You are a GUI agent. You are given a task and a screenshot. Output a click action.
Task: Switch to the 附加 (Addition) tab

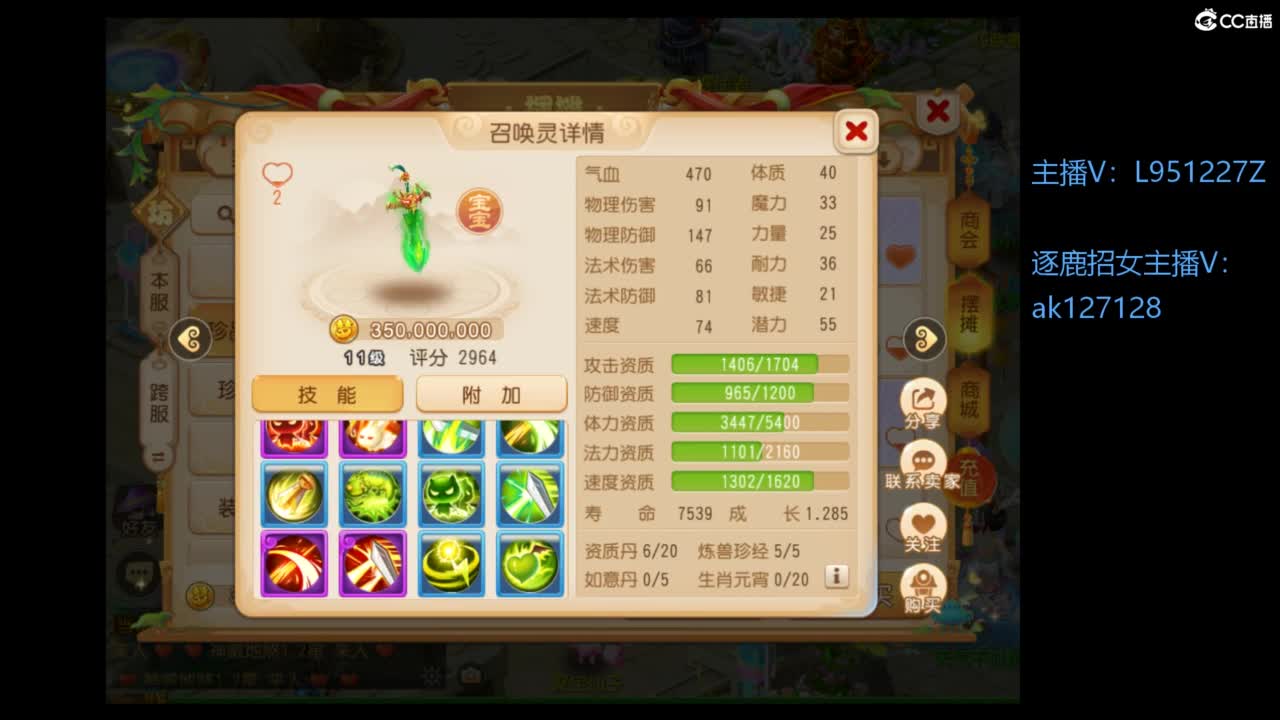pos(490,393)
